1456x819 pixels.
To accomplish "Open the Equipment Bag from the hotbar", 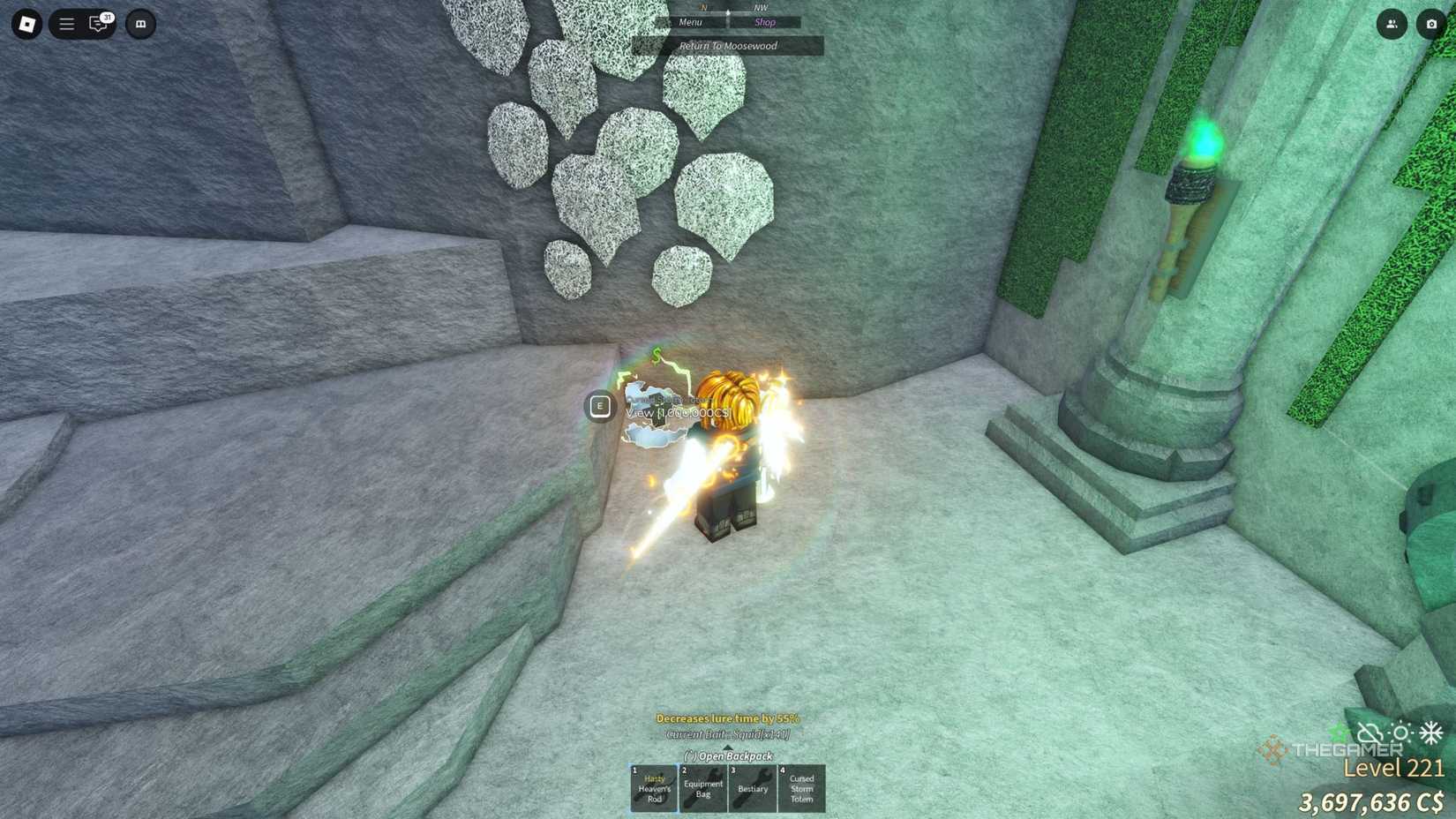I will (x=702, y=788).
